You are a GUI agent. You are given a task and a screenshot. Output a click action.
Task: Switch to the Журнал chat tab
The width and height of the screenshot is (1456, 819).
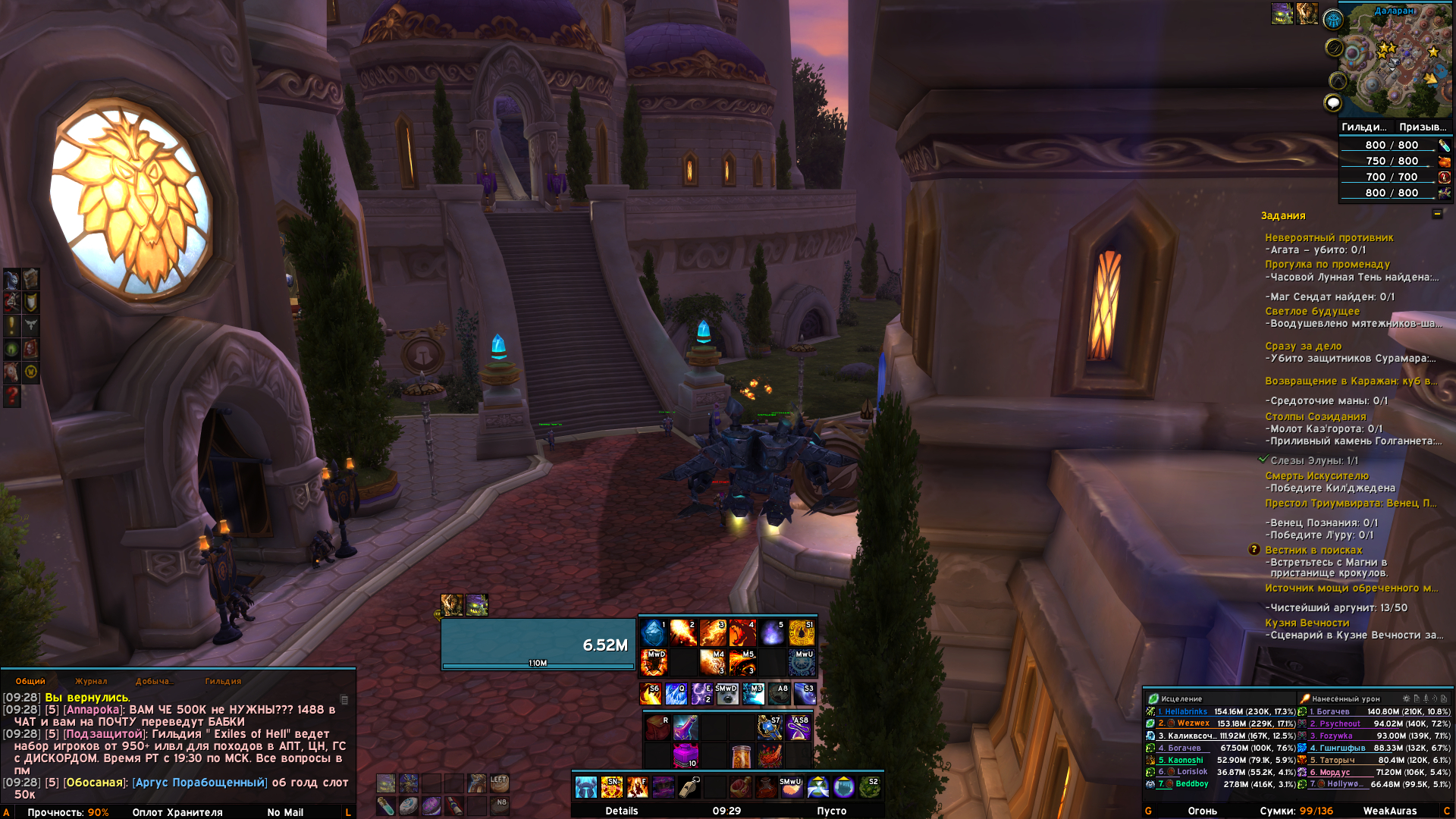pos(91,681)
